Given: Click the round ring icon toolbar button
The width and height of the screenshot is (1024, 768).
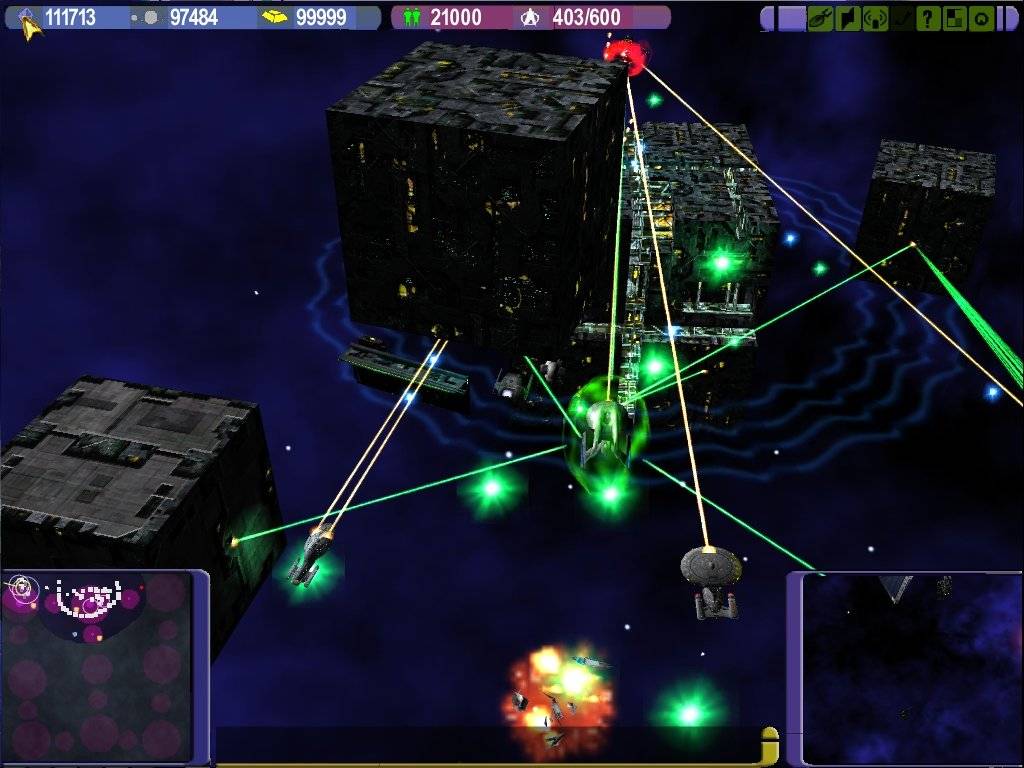Looking at the screenshot, I should pyautogui.click(x=982, y=18).
